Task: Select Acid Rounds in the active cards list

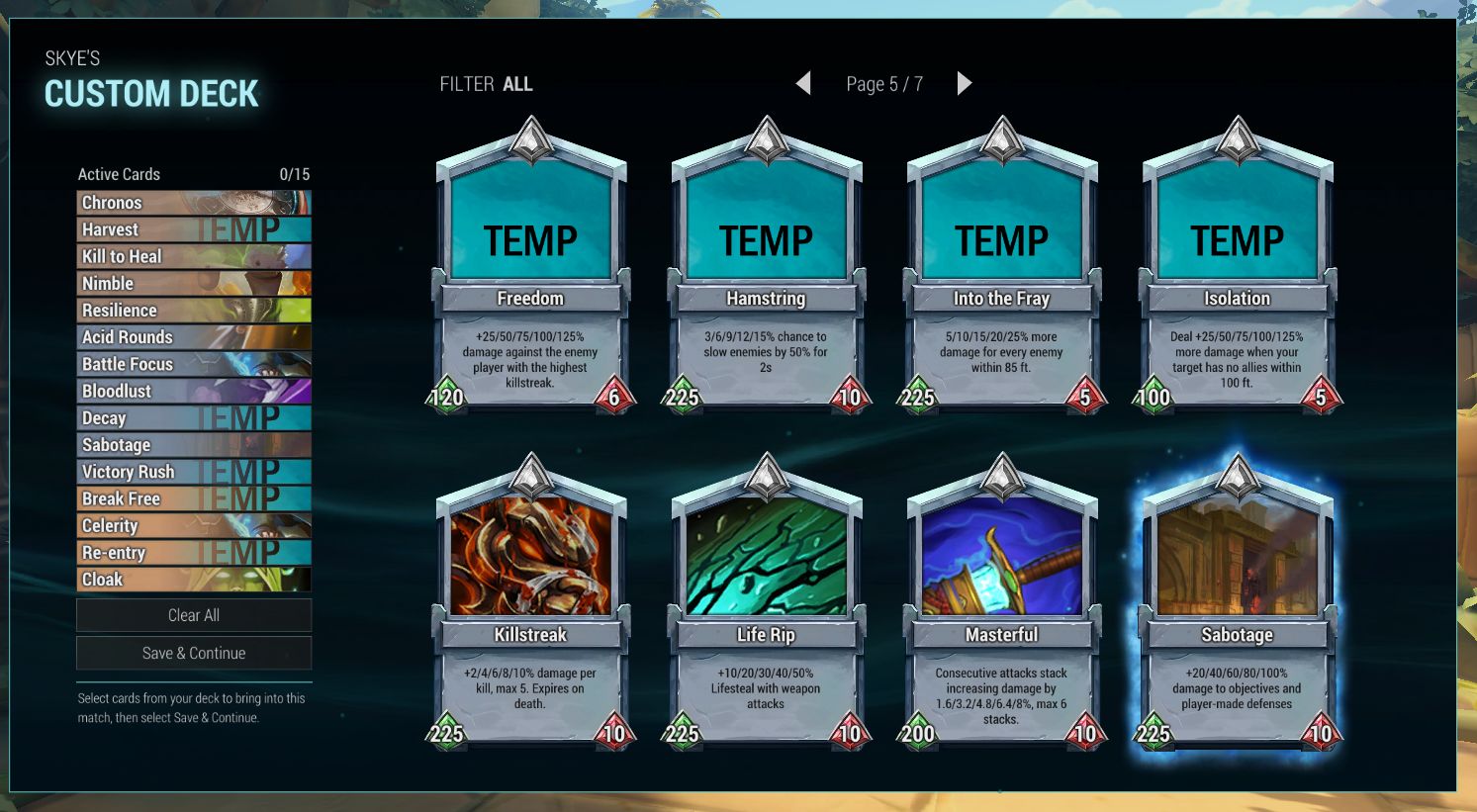Action: [194, 337]
